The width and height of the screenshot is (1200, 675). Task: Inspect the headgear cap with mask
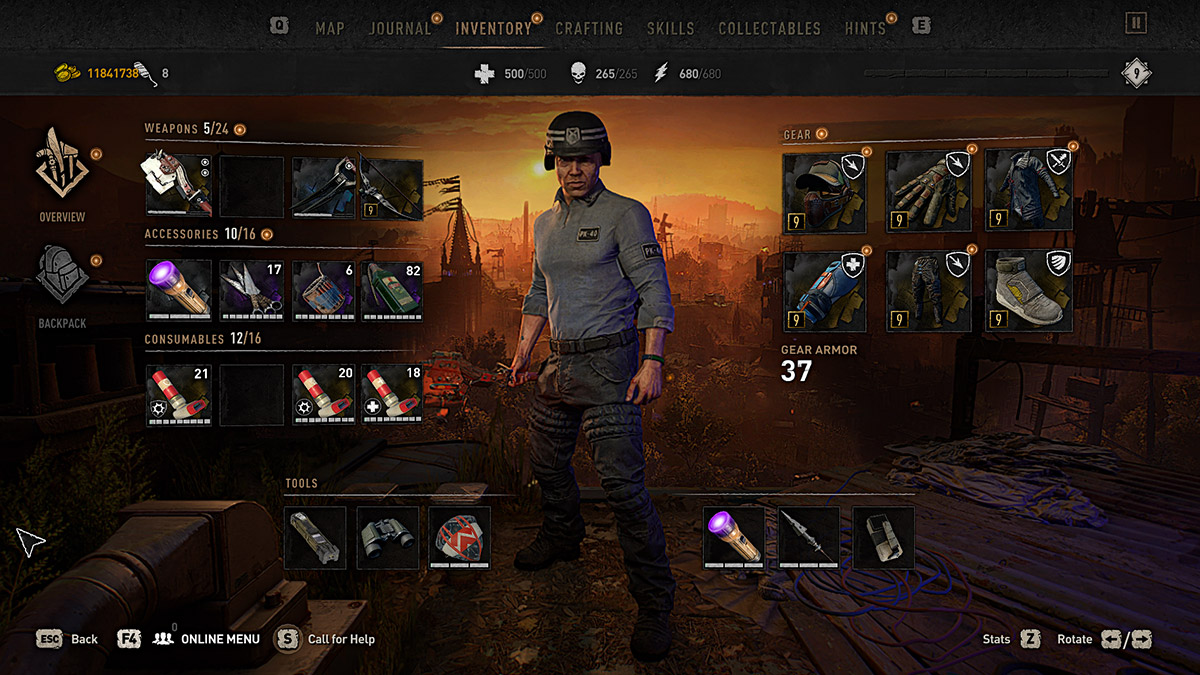click(824, 192)
